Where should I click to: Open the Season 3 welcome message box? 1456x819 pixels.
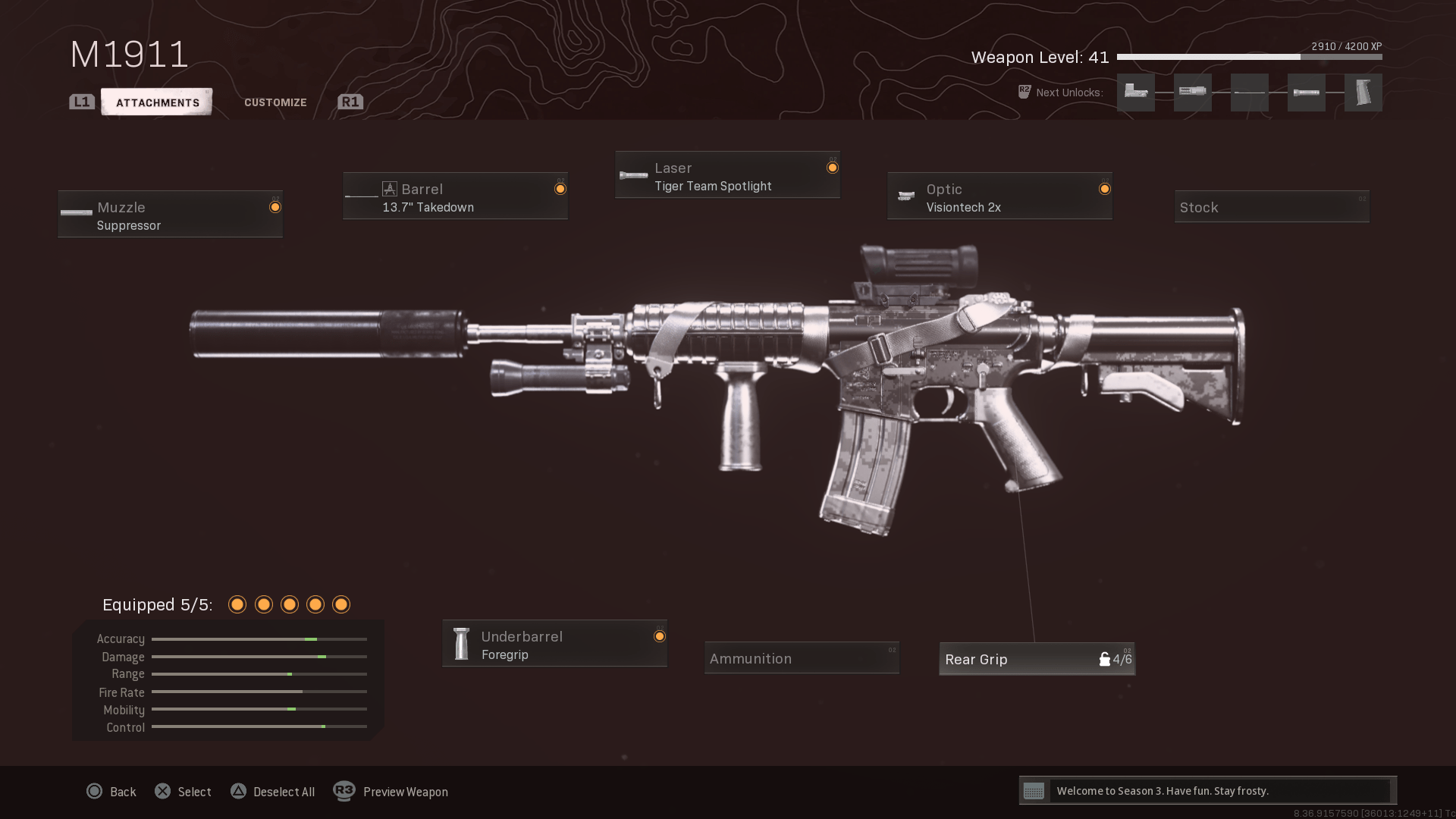(x=1207, y=791)
